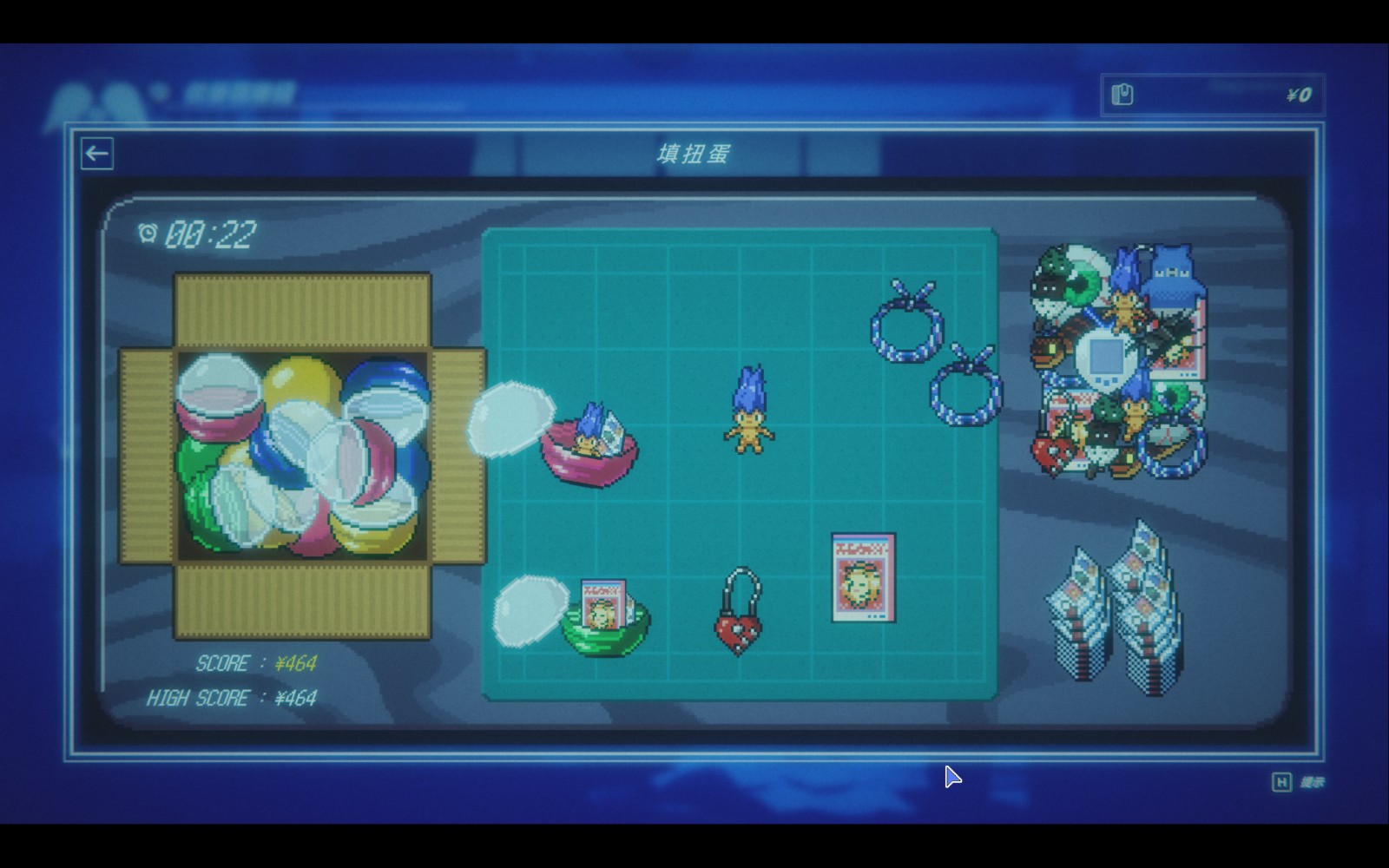Take a leaflet from the paper stacks

tap(1116, 608)
